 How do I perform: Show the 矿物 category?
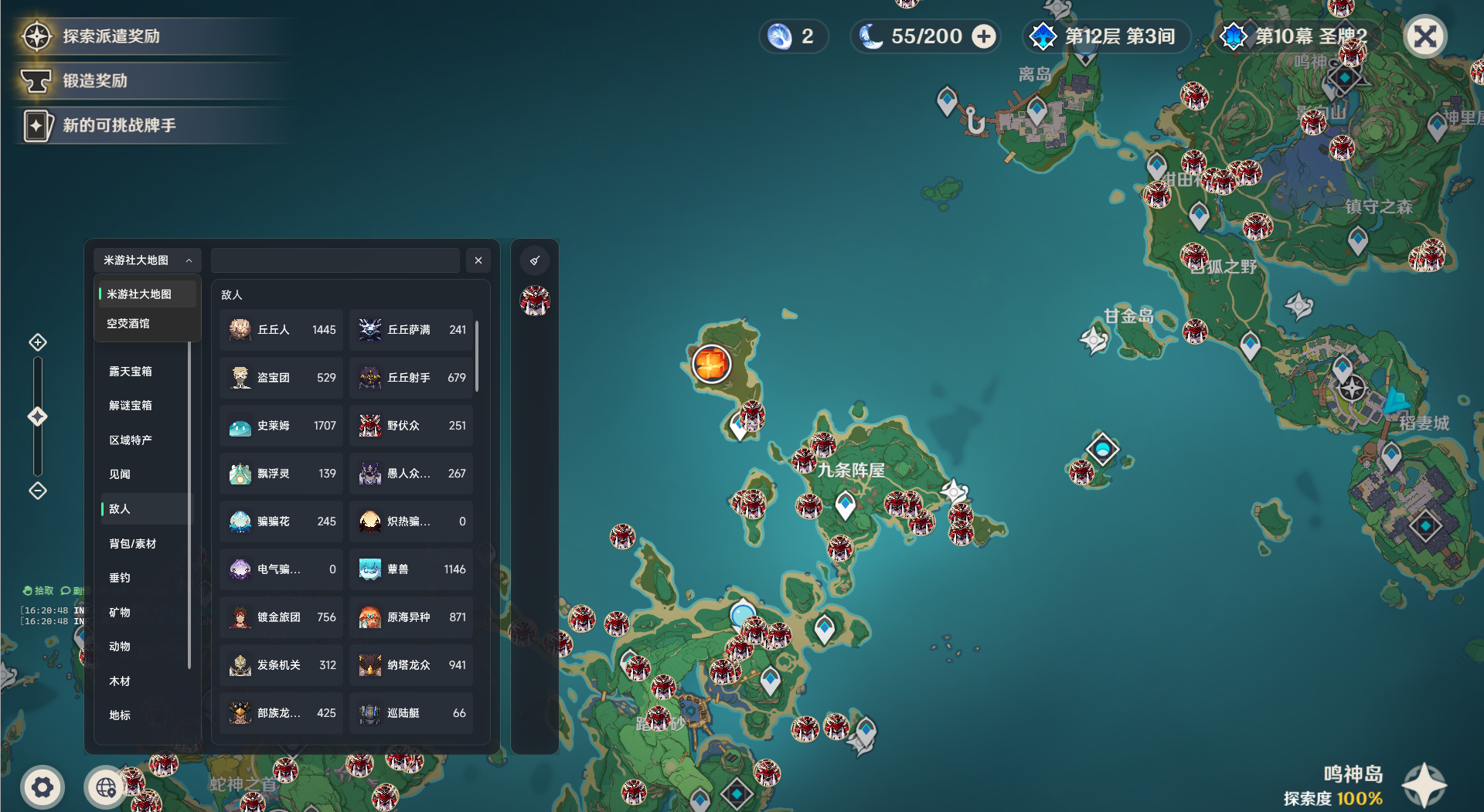click(x=120, y=613)
